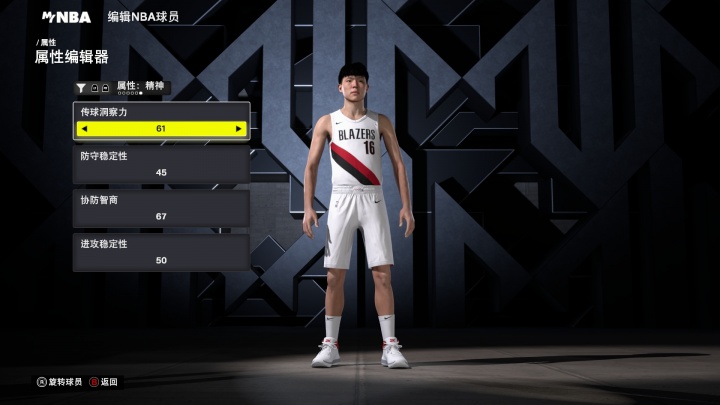Click the funnel filter icon
Screen dimensions: 720x405
(x=81, y=88)
